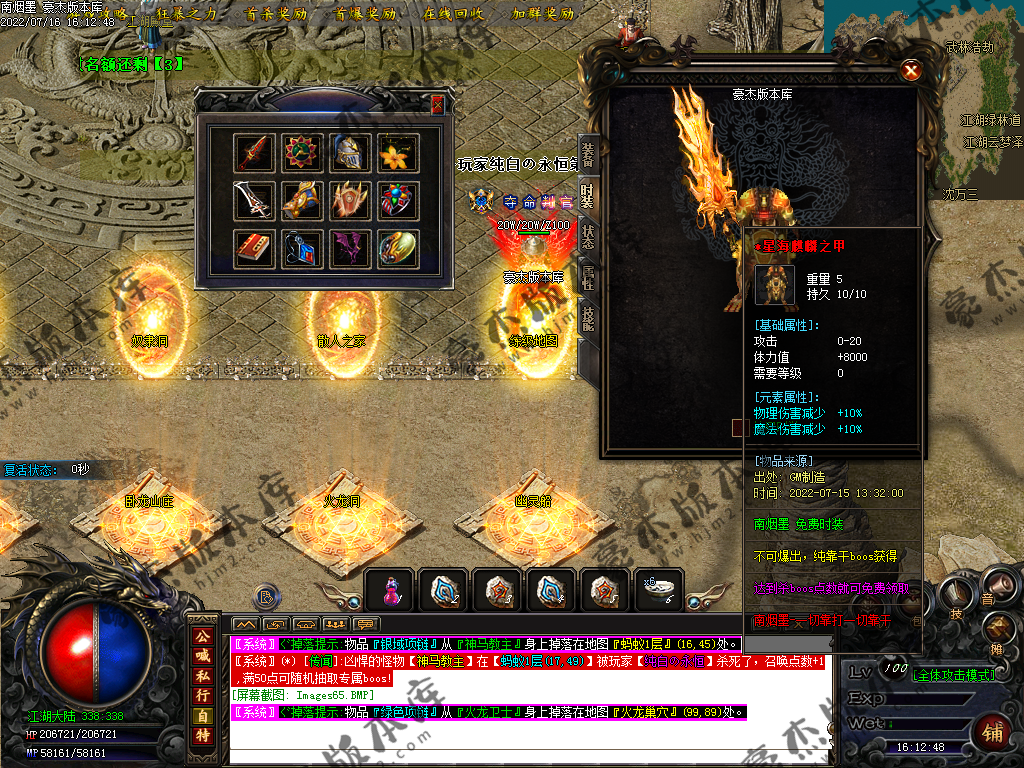This screenshot has height=768, width=1024.
Task: Use the red gourd potion in hotbar
Action: (x=391, y=592)
